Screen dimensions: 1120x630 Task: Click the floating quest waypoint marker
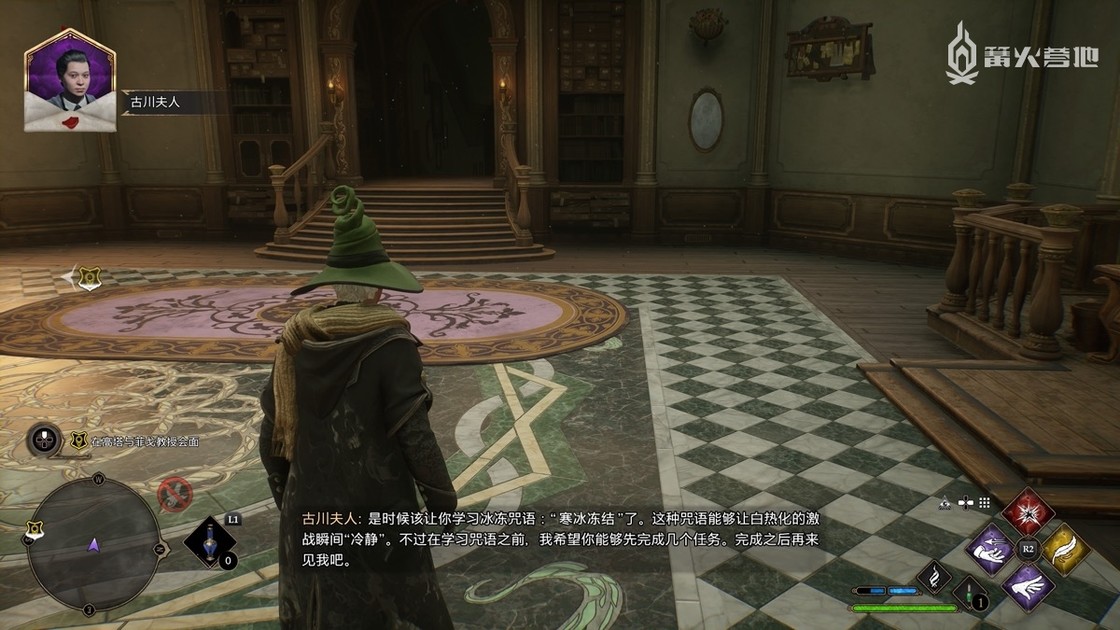tap(89, 277)
